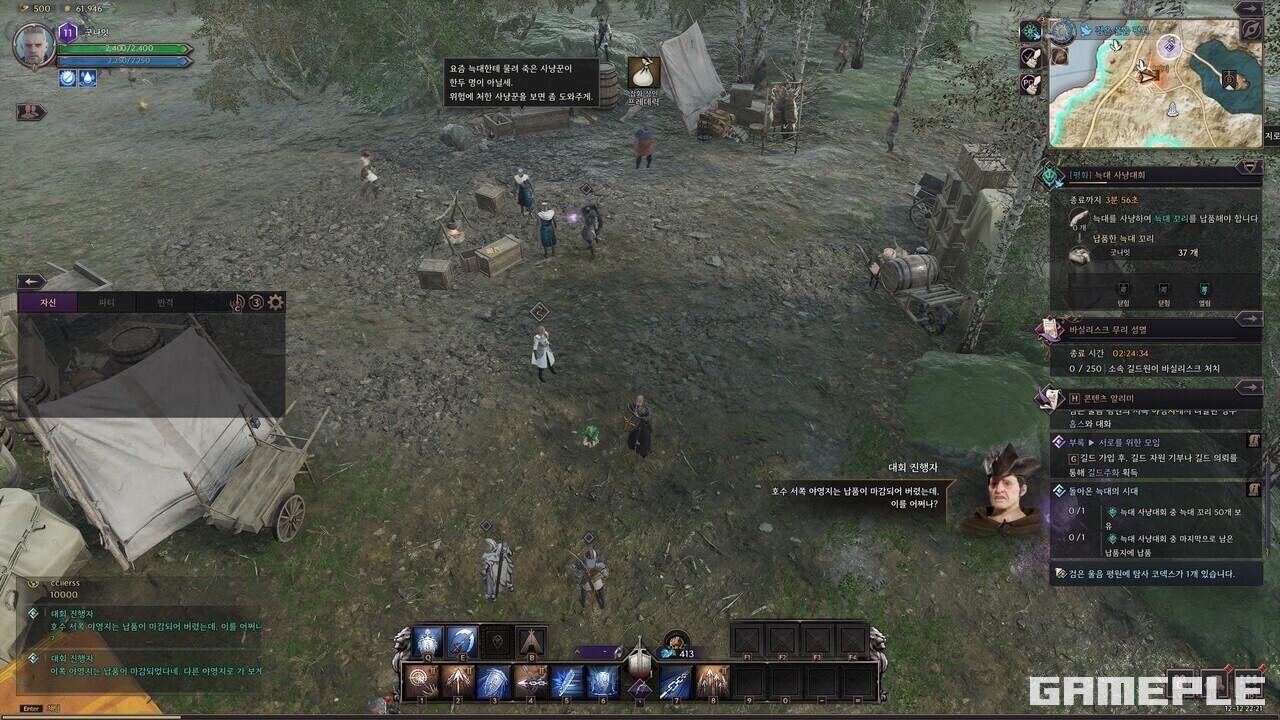Use the shield skill in slot 3

pos(494,682)
